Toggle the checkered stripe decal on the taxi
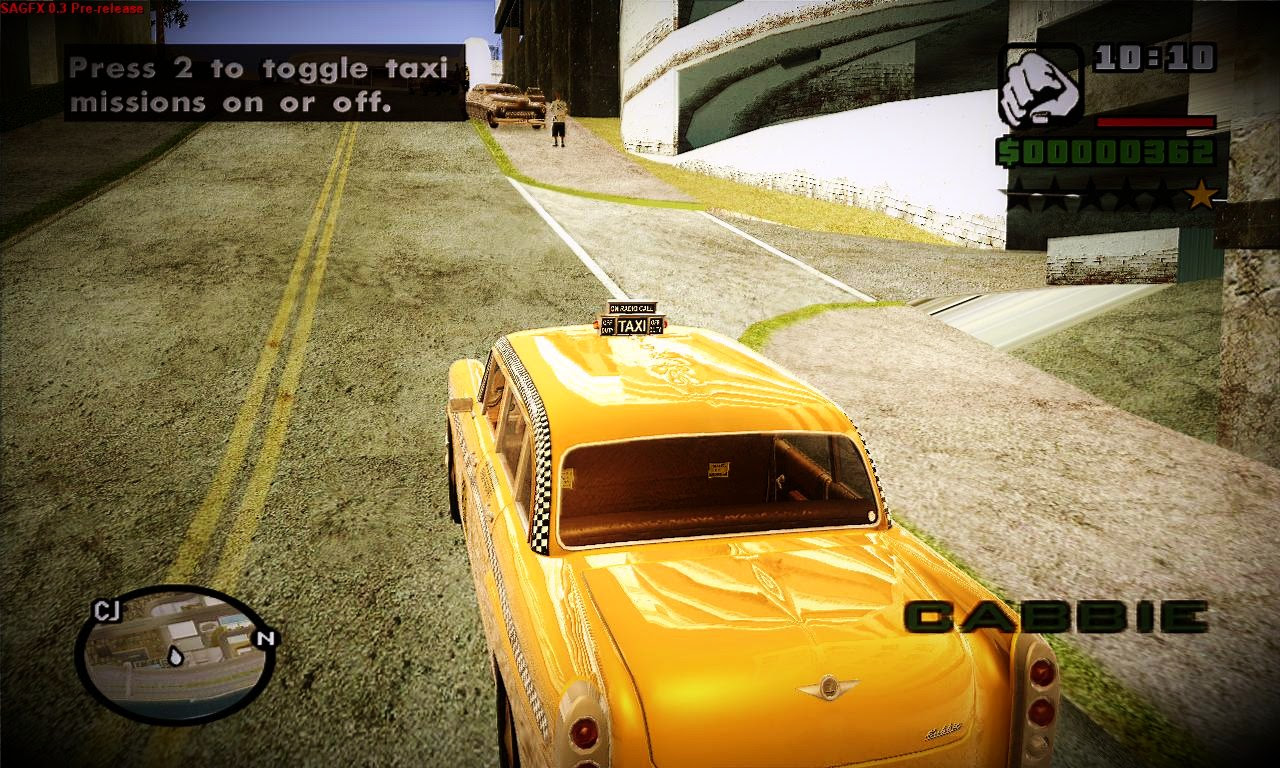 click(x=544, y=480)
